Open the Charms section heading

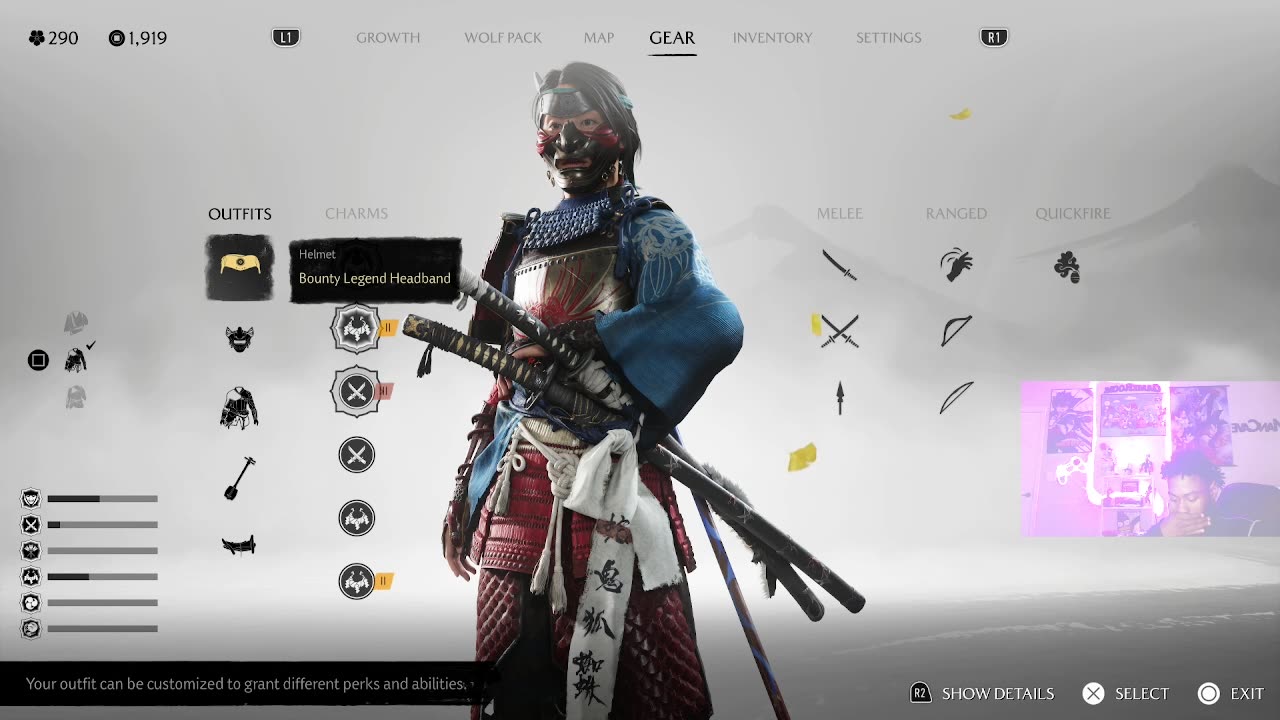[x=356, y=214]
